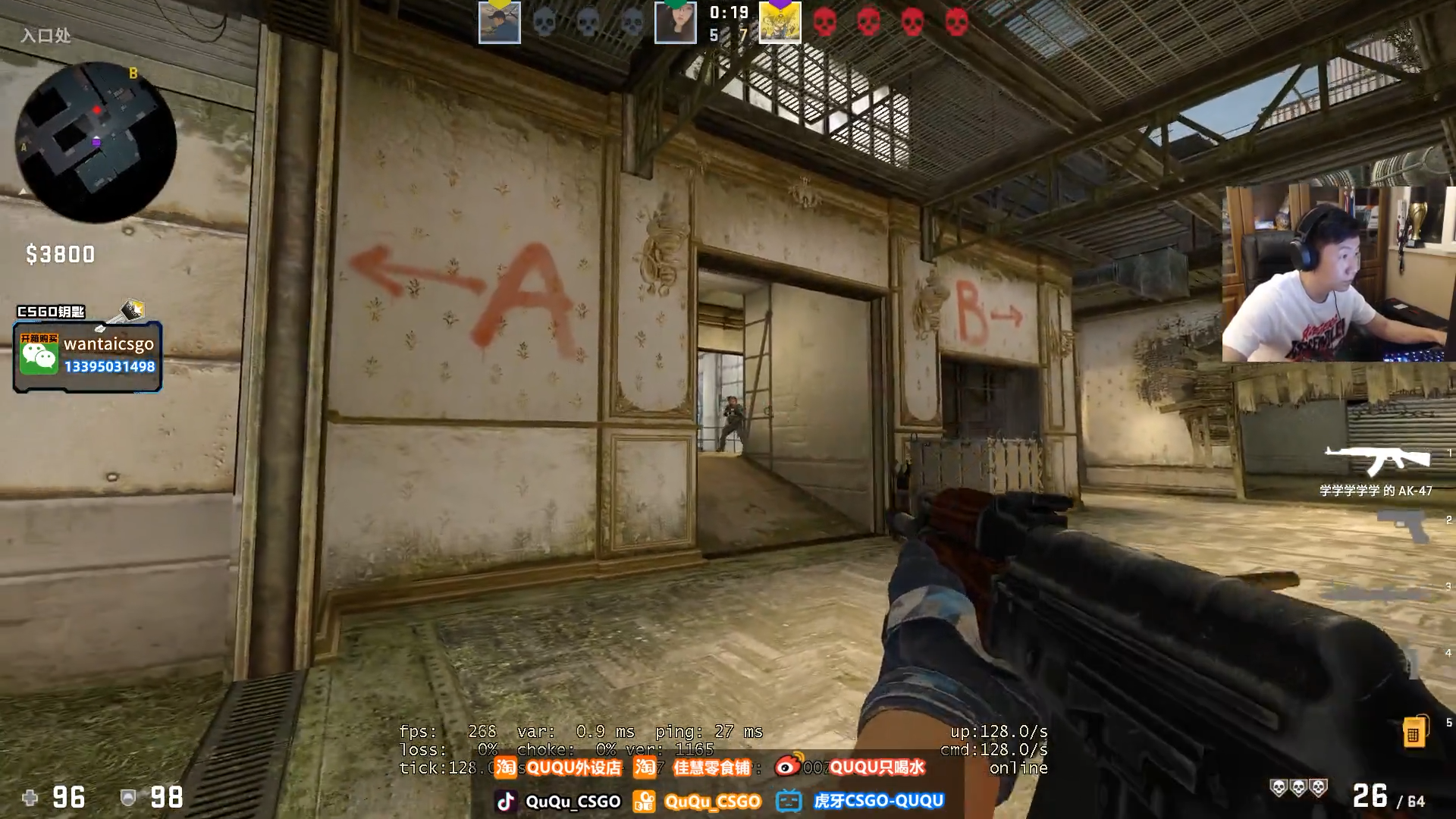Click the Huya TV icon next to 虎牙CSGO-QUQU

tap(787, 800)
